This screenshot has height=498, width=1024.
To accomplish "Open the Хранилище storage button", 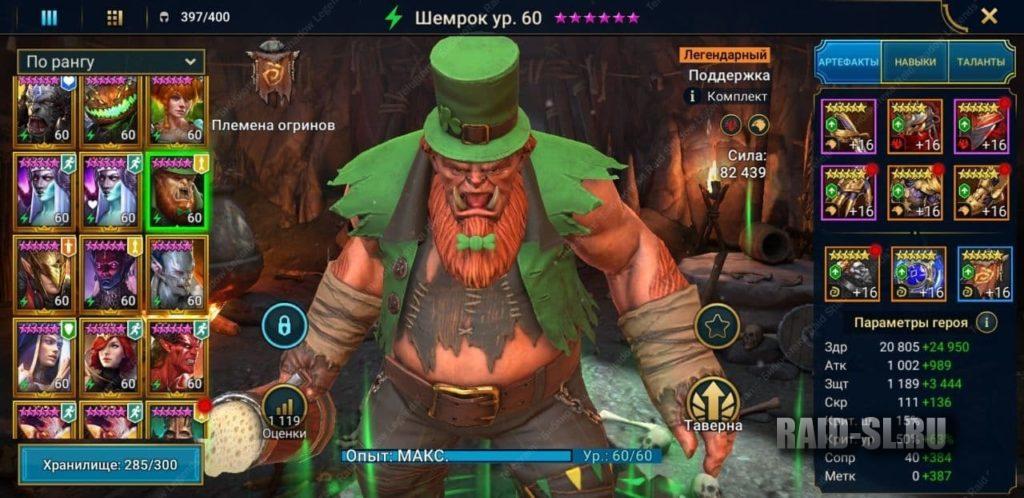I will click(x=110, y=464).
